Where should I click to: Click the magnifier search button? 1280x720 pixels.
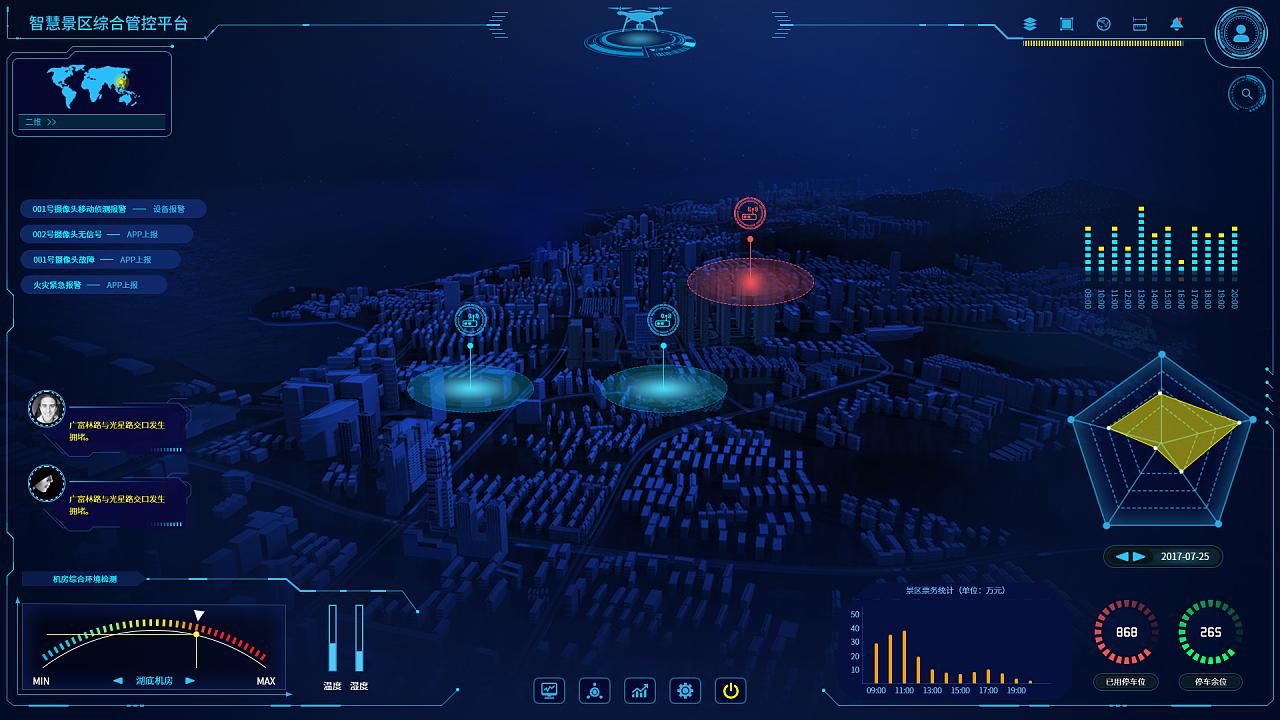coord(1247,94)
